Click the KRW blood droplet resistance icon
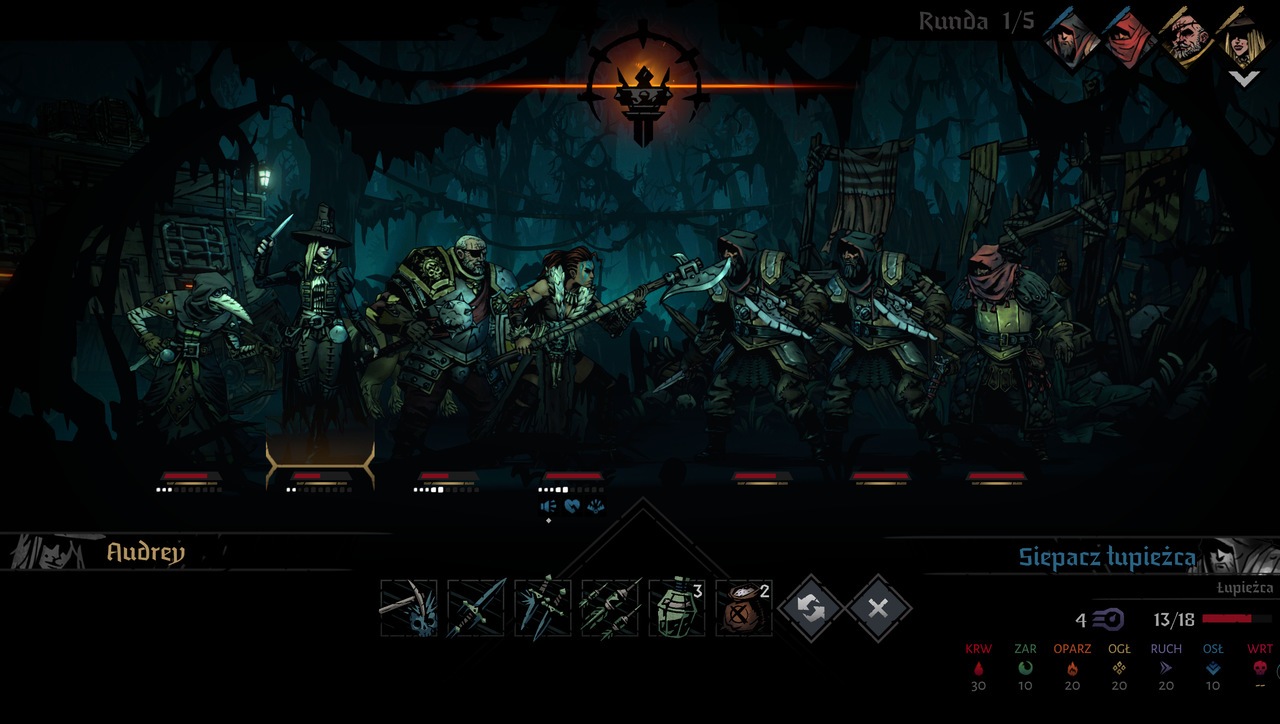 click(977, 668)
